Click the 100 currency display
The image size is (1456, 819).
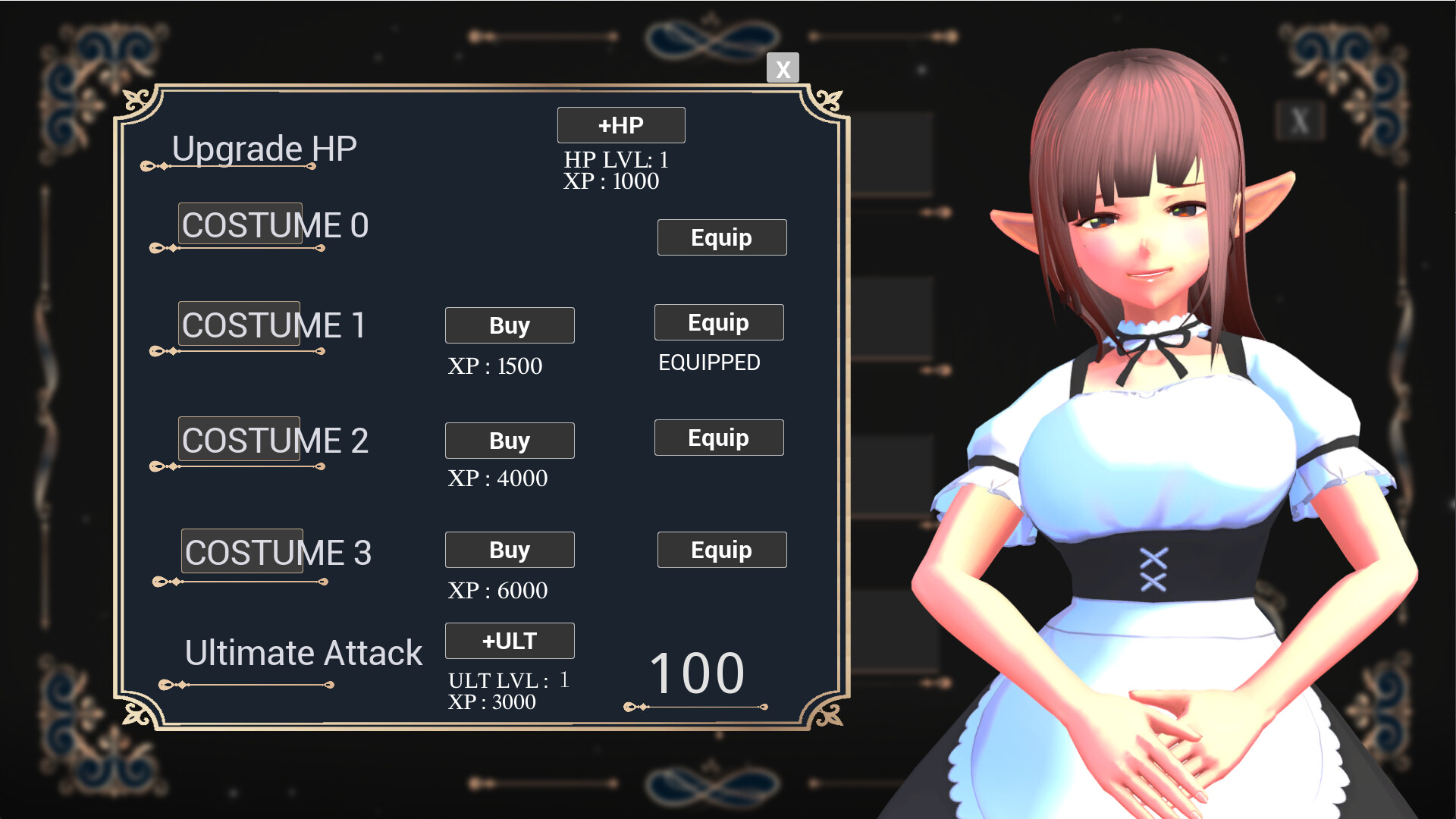coord(698,670)
